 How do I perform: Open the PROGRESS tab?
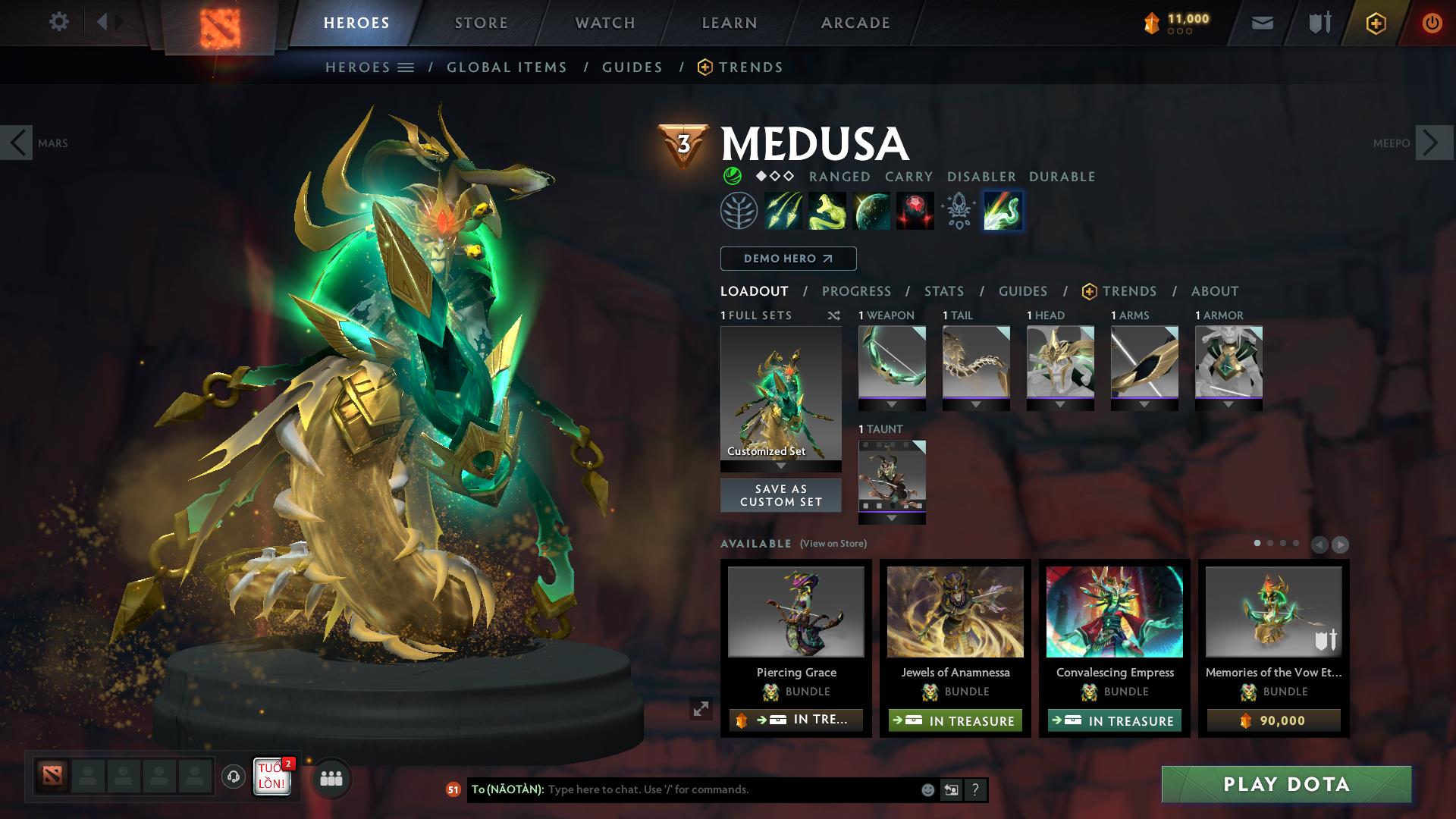[x=857, y=291]
